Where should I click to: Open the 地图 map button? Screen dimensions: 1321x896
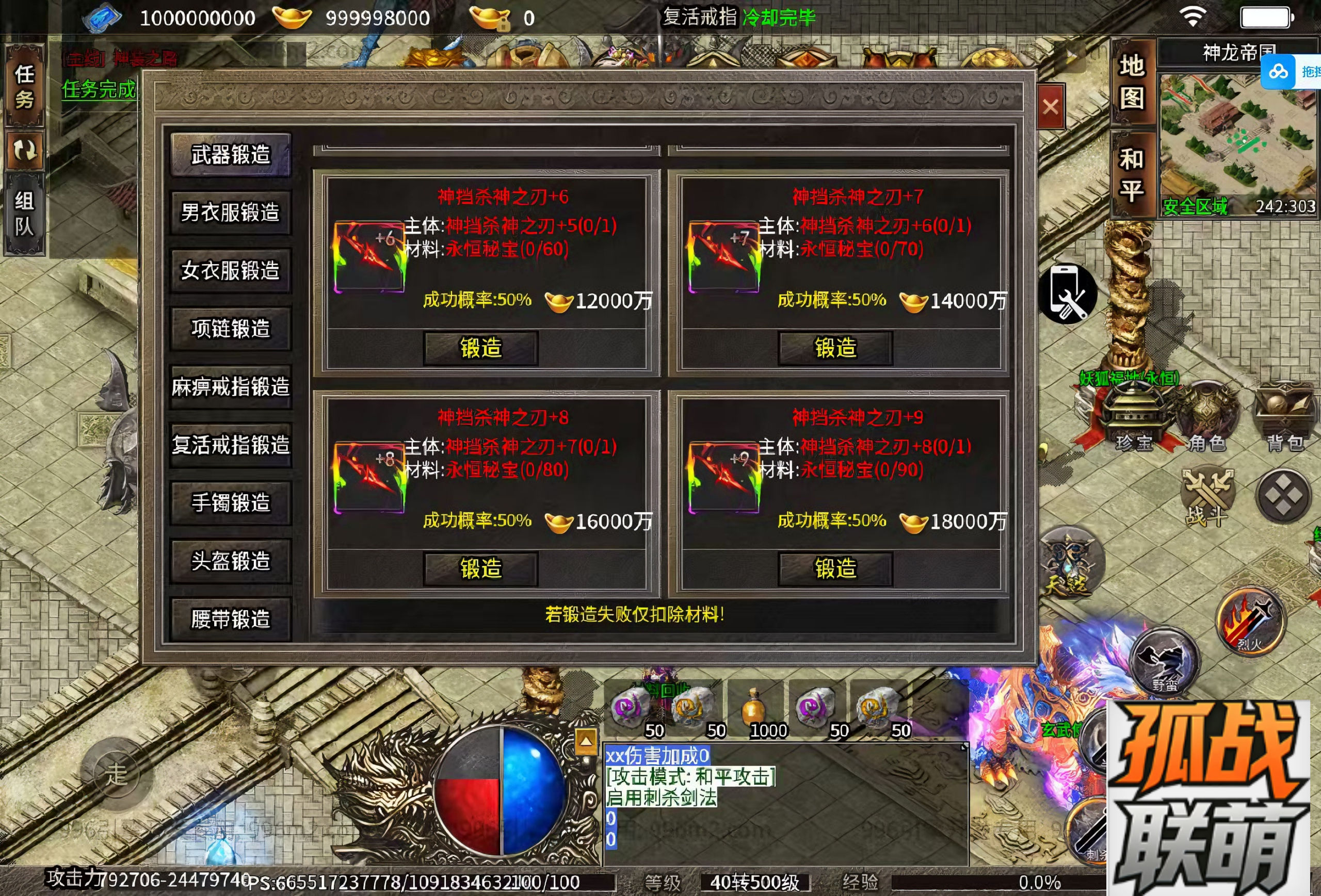1132,83
